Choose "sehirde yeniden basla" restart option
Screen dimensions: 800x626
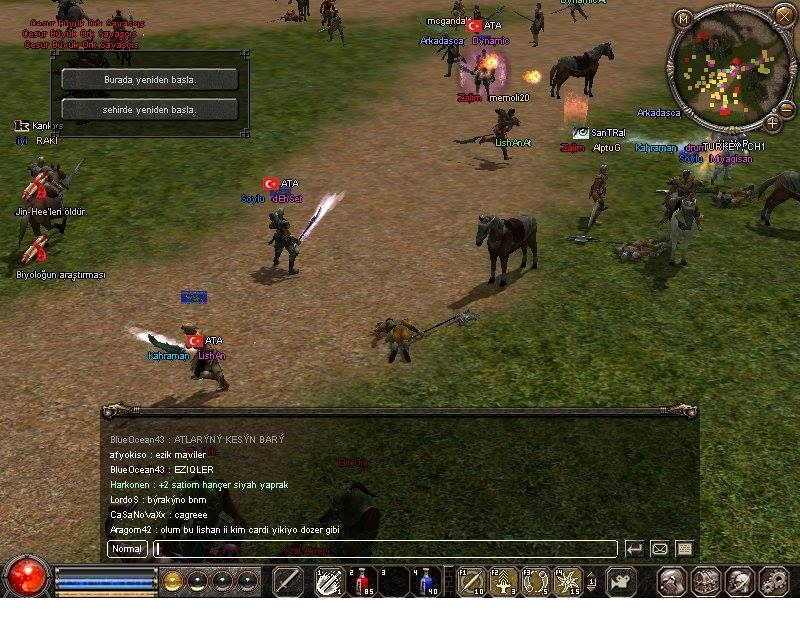pyautogui.click(x=149, y=109)
